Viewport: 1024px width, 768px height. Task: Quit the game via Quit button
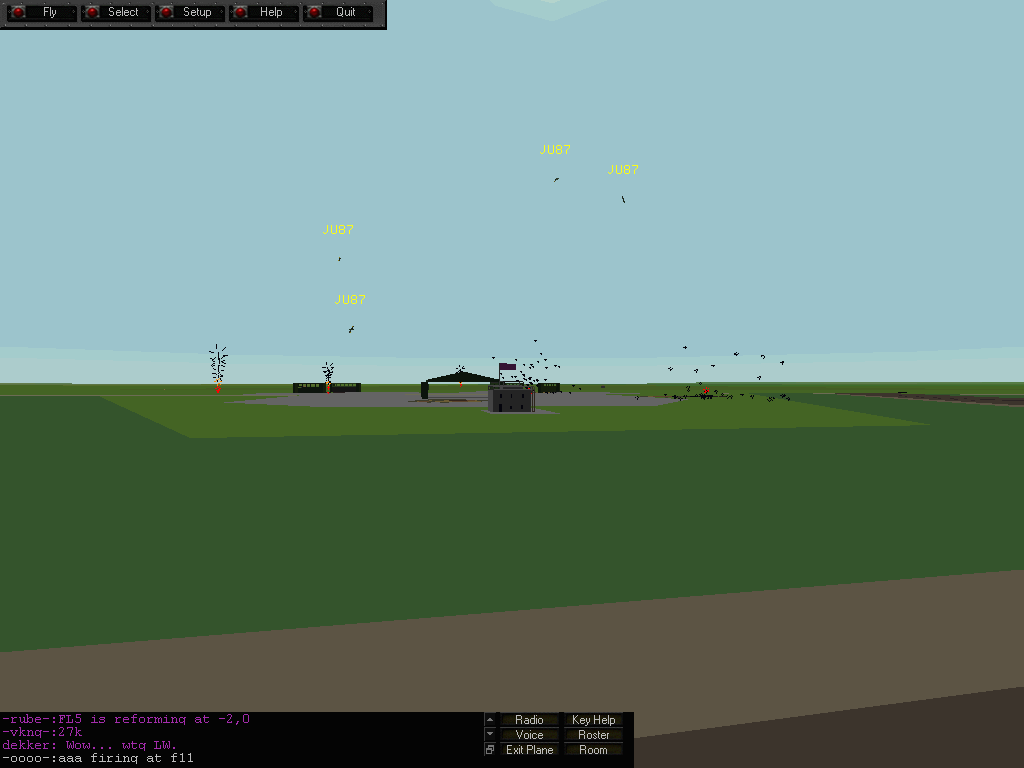337,12
